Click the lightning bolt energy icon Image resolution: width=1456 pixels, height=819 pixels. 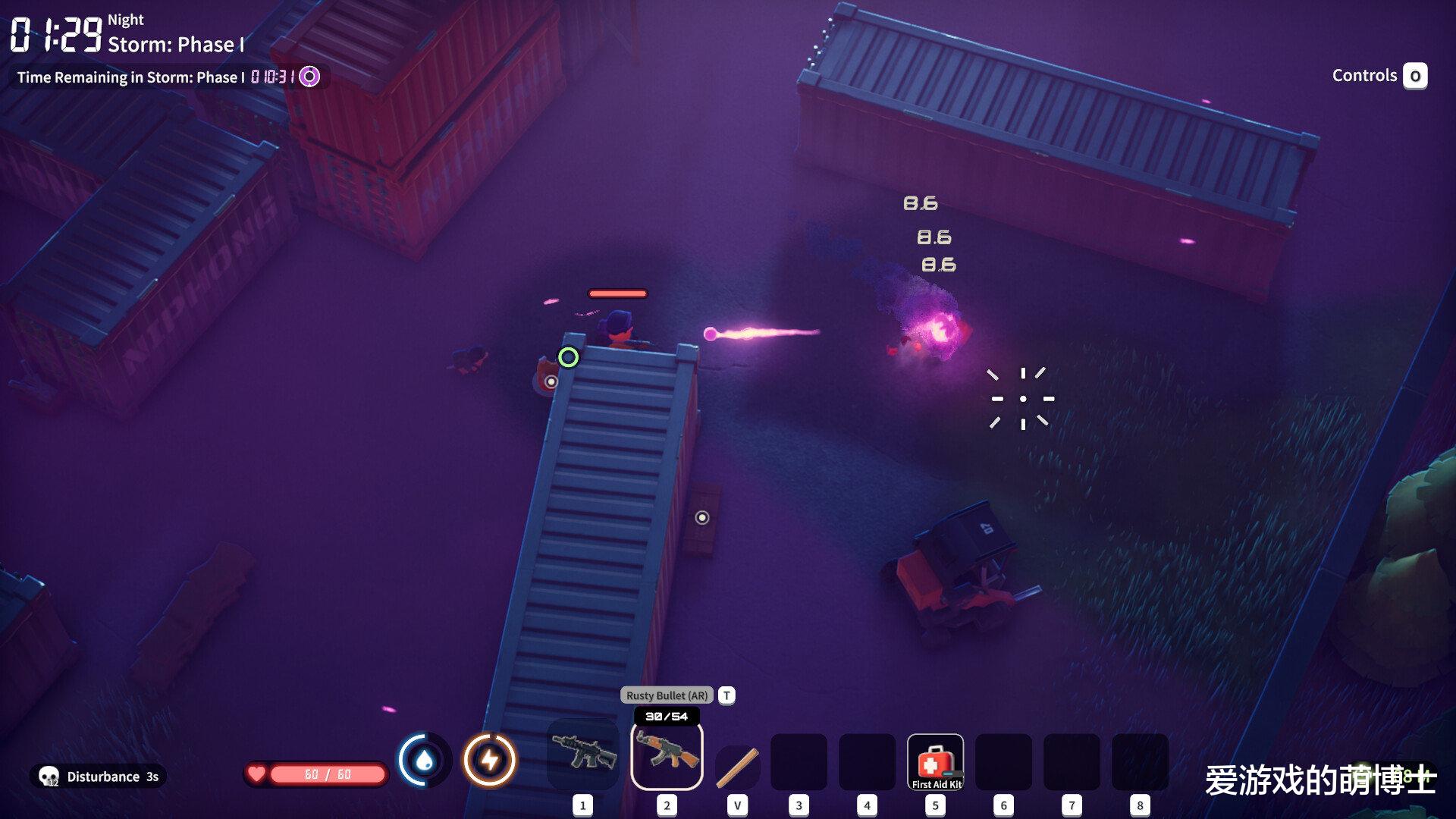point(490,760)
